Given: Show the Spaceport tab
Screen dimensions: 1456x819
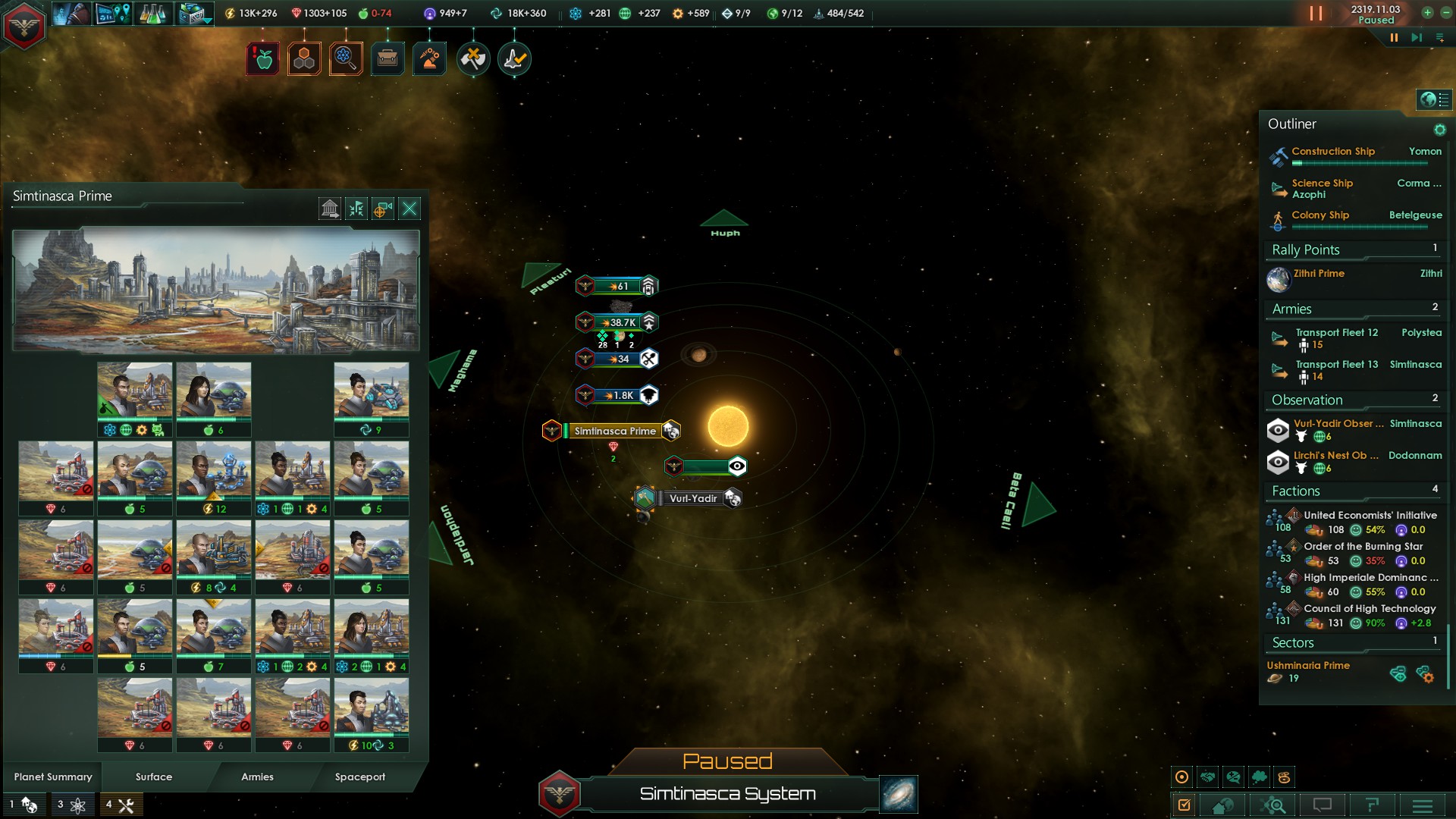Looking at the screenshot, I should point(360,777).
